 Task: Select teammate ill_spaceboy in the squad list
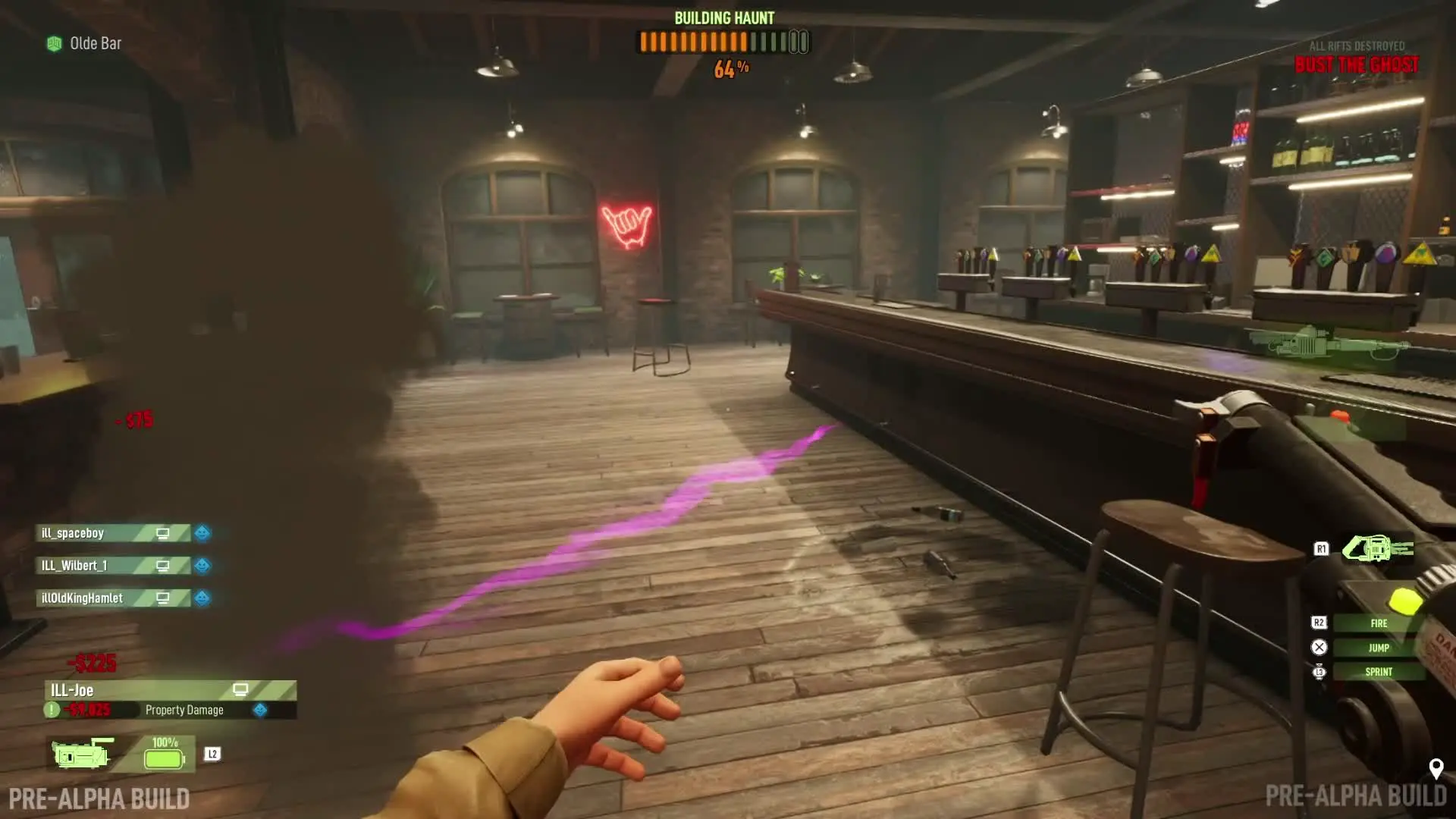click(x=114, y=533)
